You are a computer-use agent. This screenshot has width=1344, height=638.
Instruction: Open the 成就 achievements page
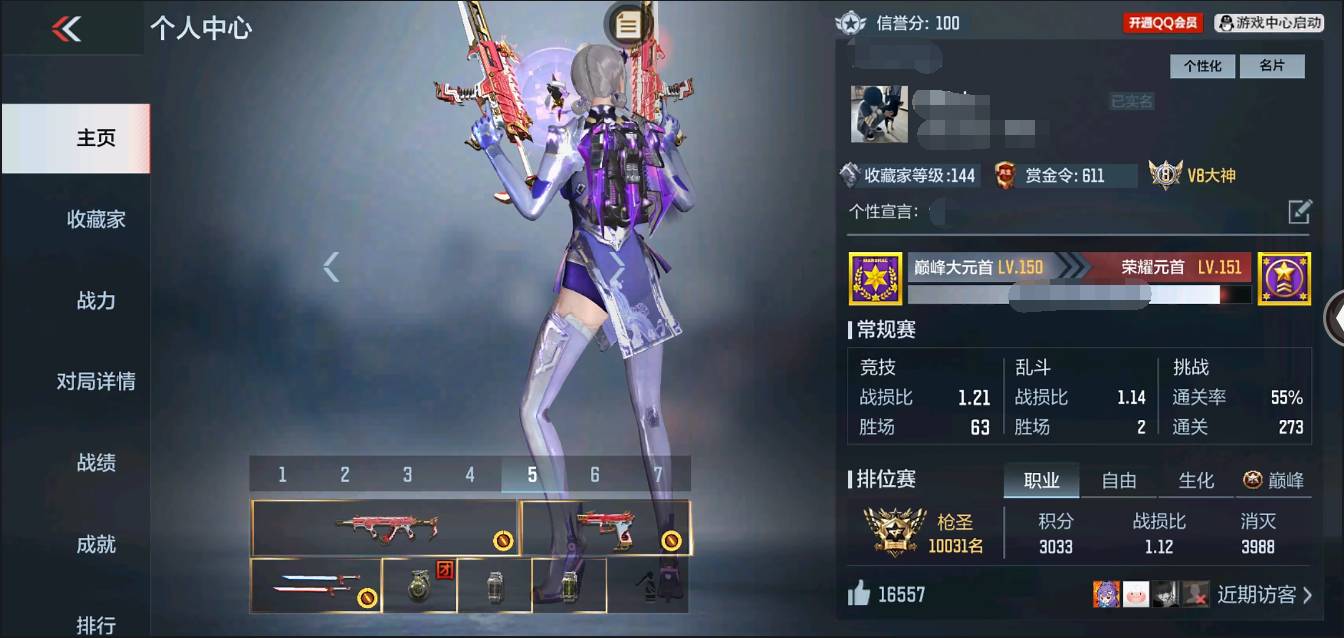click(x=96, y=544)
